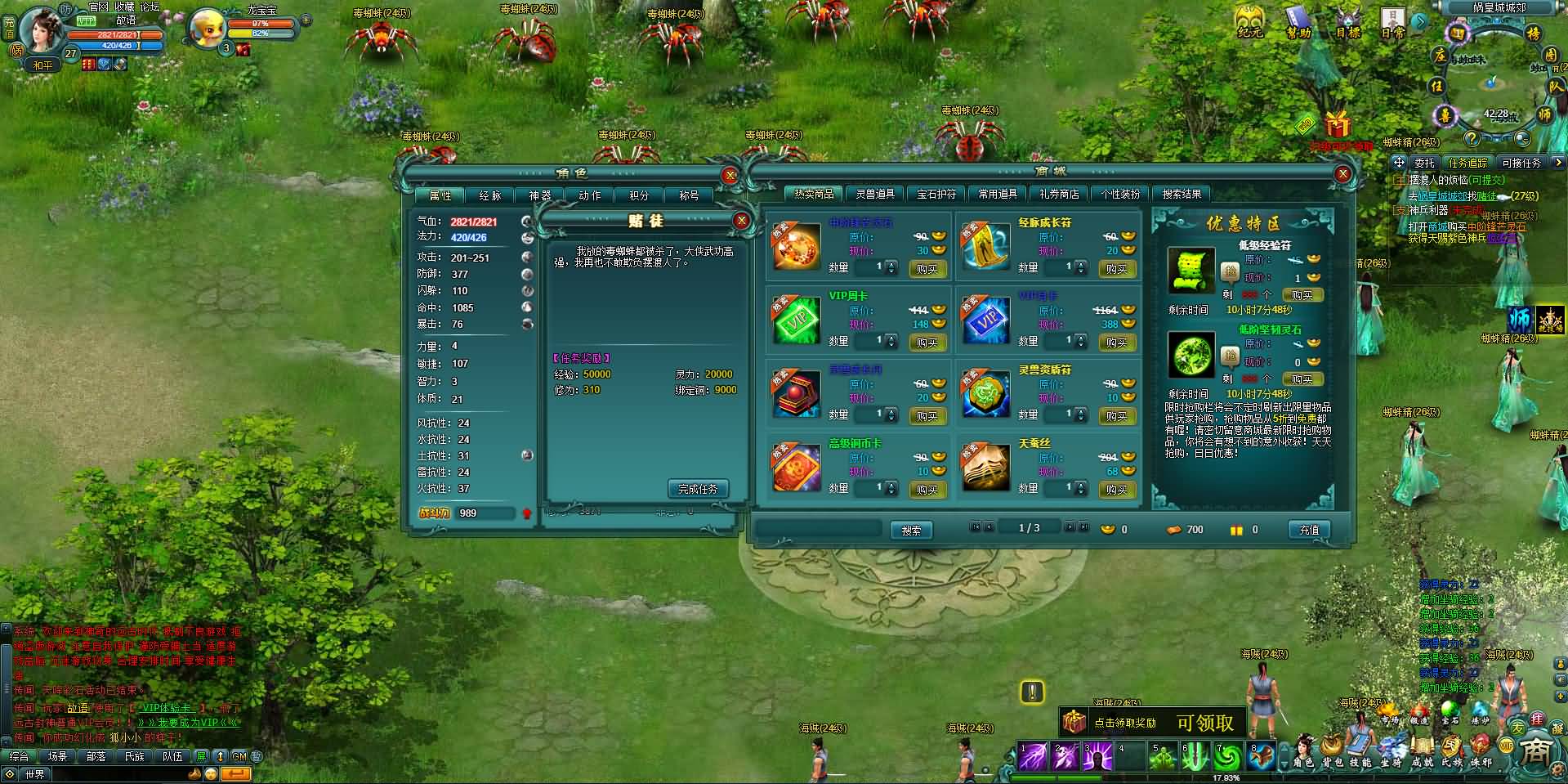1568x784 pixels.
Task: Open the 宝石护符 shop category
Action: click(x=936, y=194)
